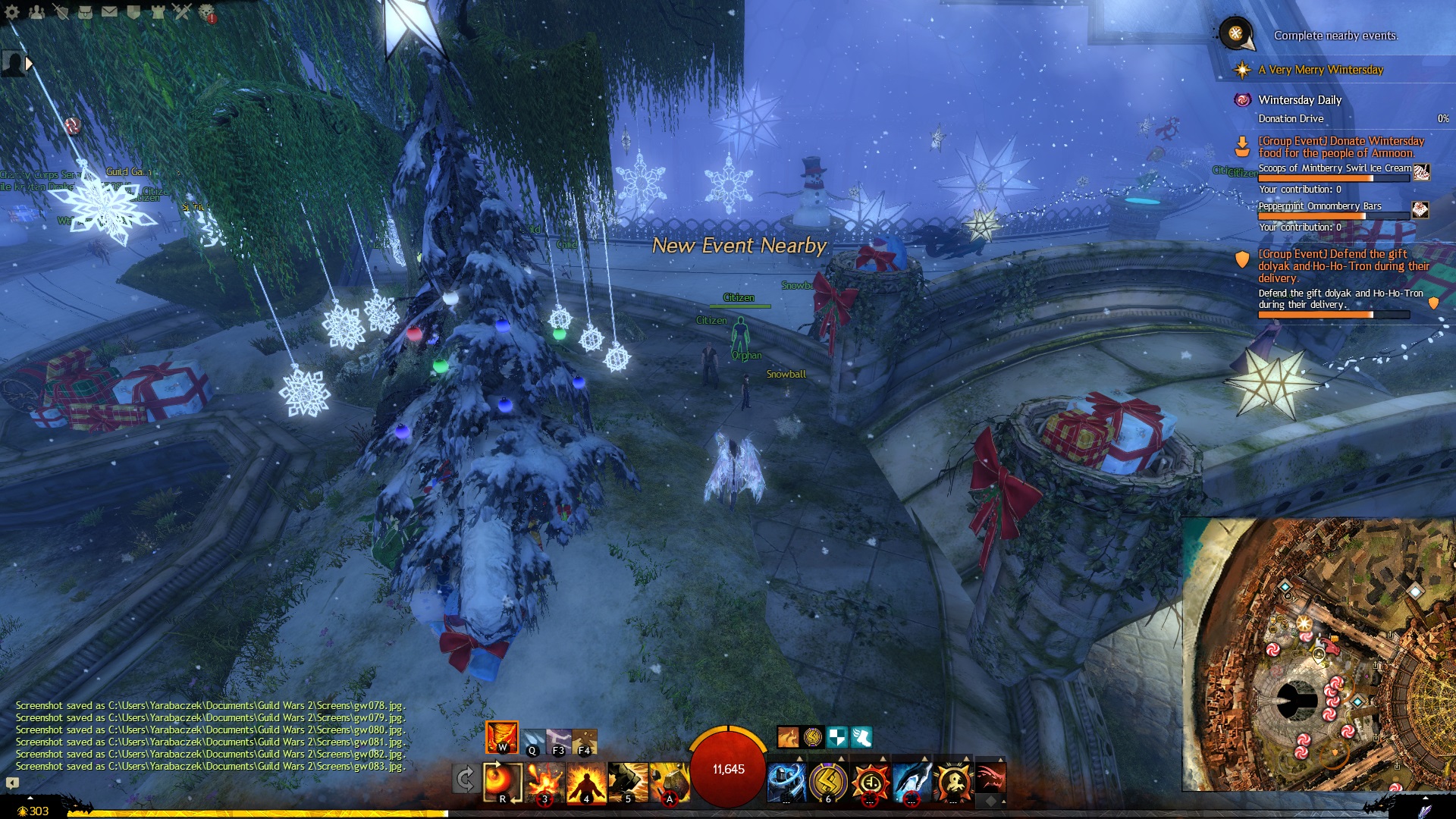Open the guild shield icon
Image resolution: width=1456 pixels, height=819 pixels.
coord(133,11)
